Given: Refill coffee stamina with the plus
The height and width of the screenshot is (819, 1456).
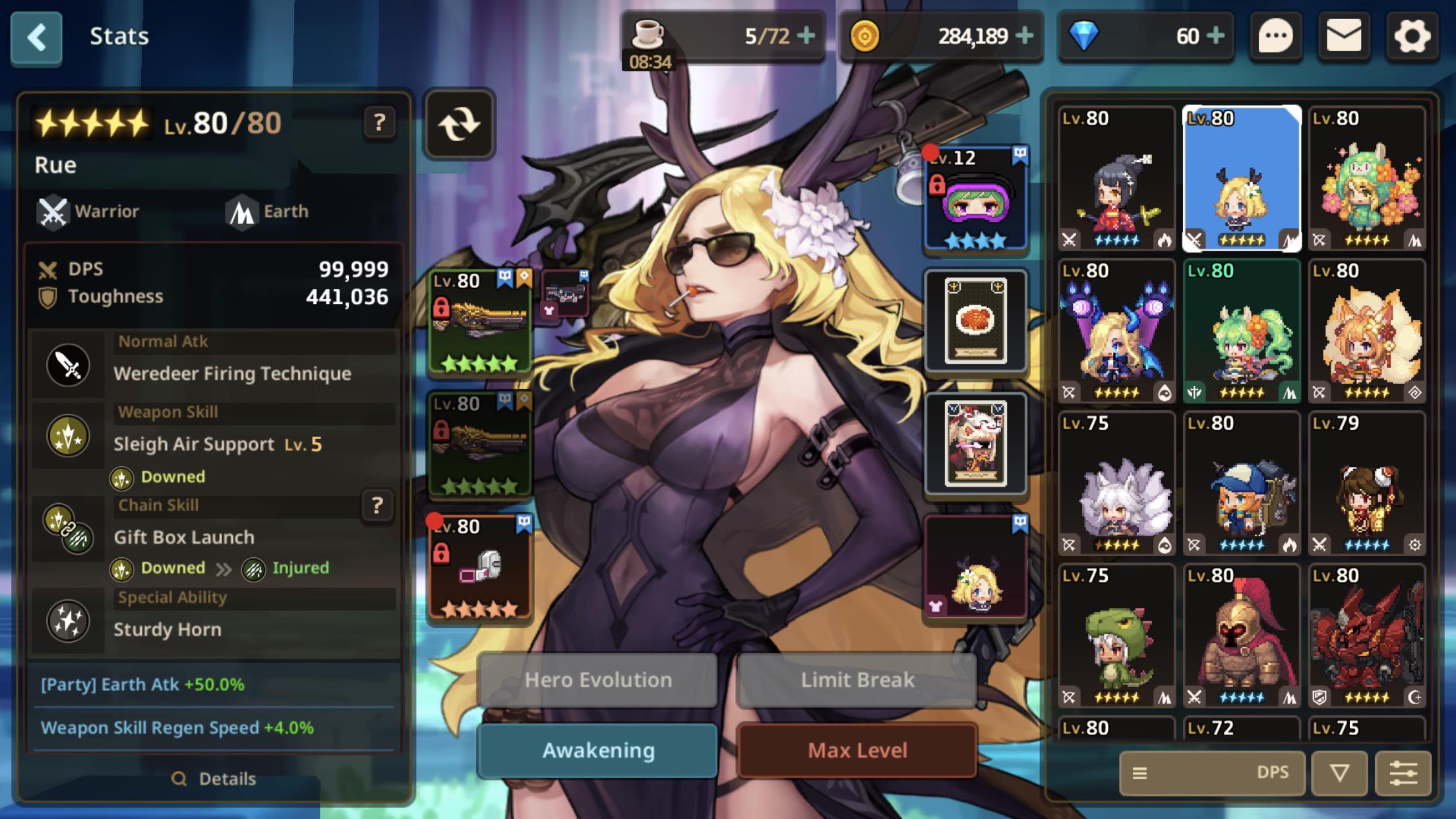Looking at the screenshot, I should click(806, 36).
